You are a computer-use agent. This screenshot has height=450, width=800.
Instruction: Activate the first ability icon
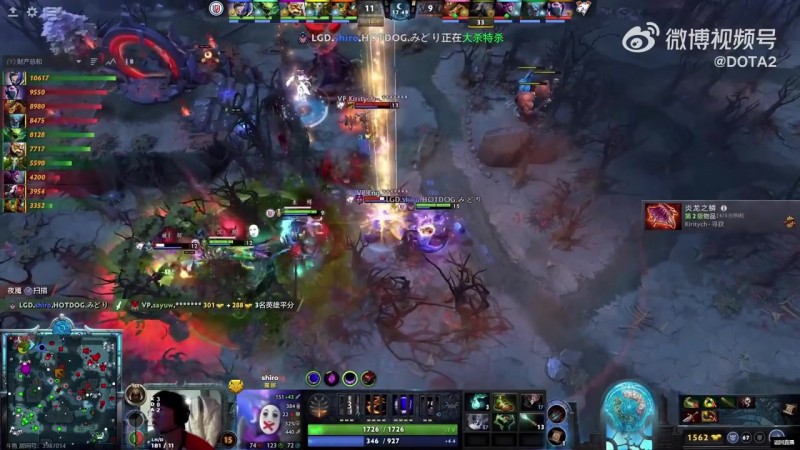pyautogui.click(x=349, y=405)
